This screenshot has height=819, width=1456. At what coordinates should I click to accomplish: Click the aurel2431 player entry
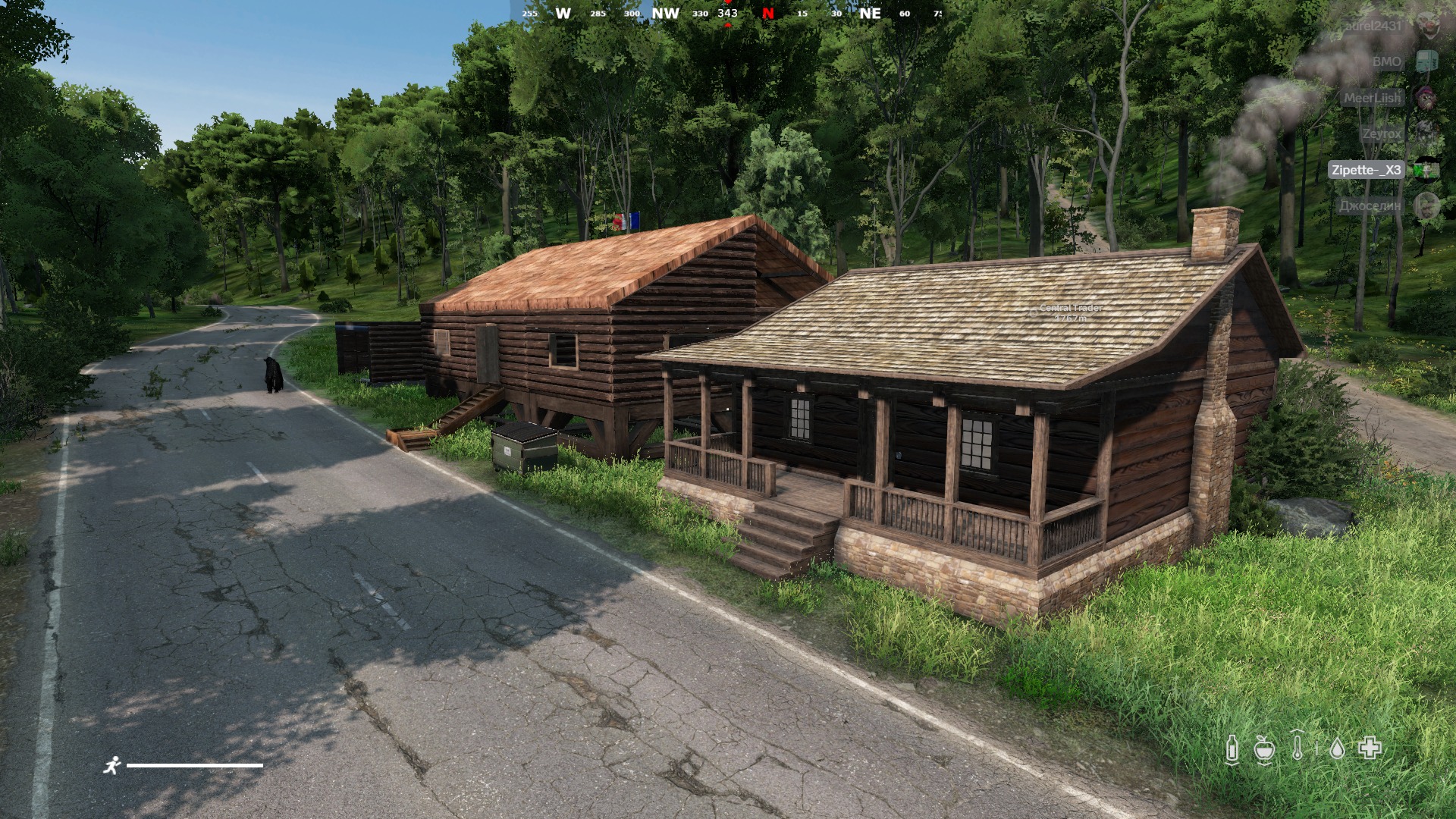pos(1373,26)
